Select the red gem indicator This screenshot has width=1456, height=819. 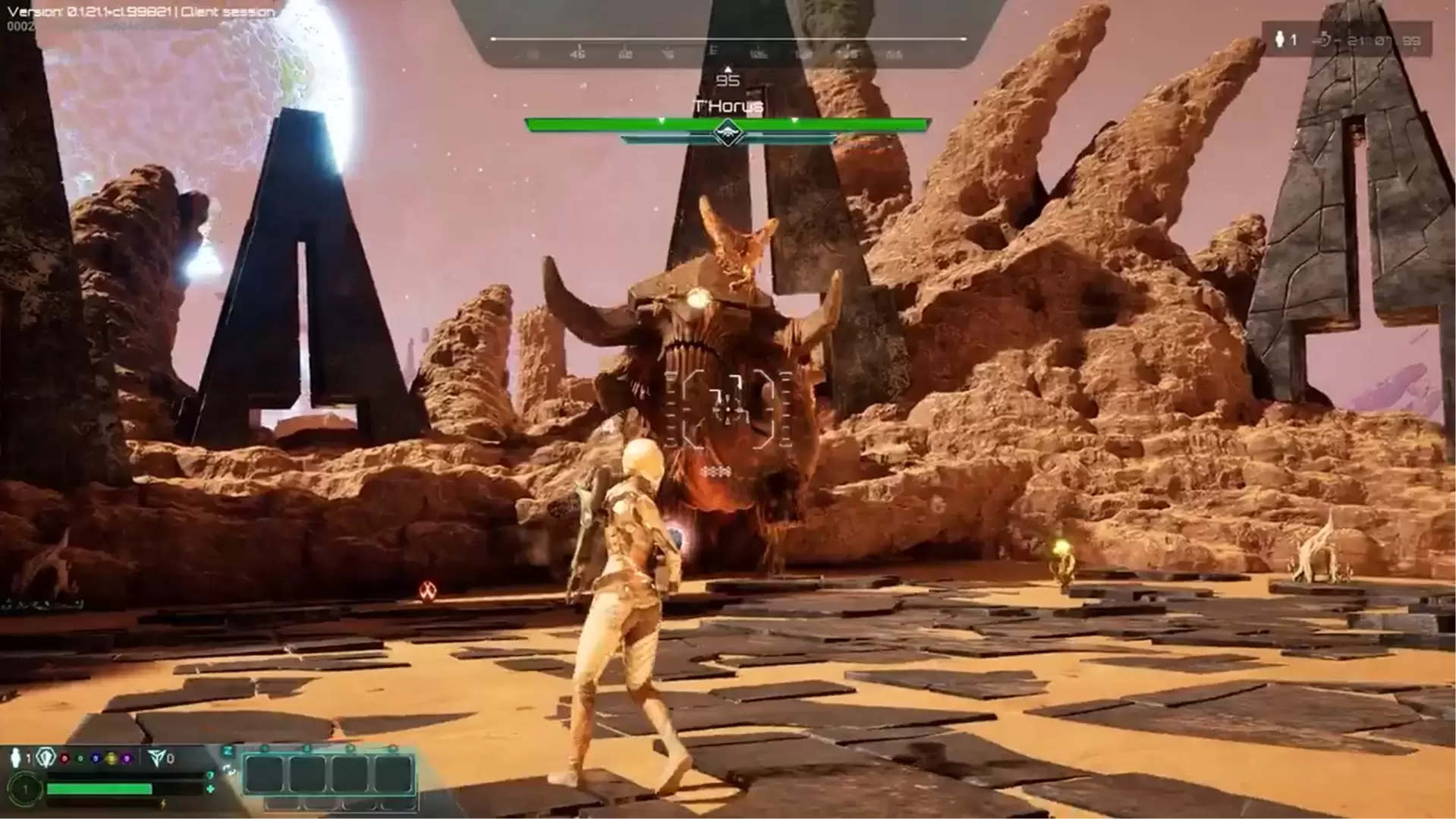tap(64, 758)
